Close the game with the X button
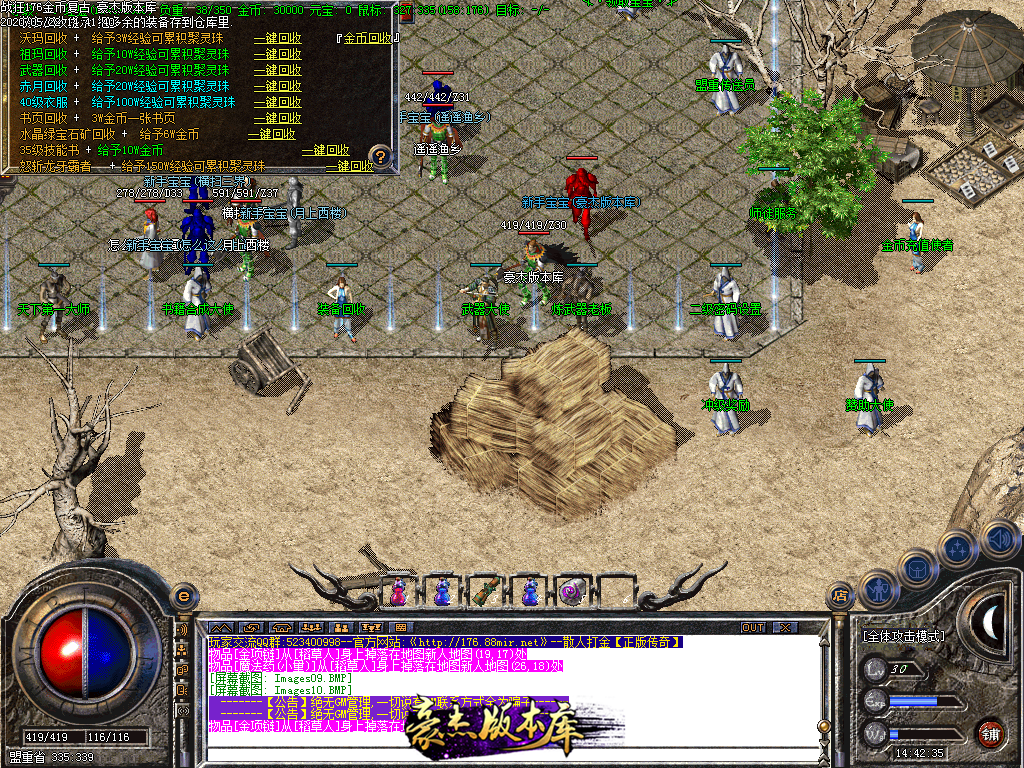Screen dimensions: 1024x768 point(785,627)
